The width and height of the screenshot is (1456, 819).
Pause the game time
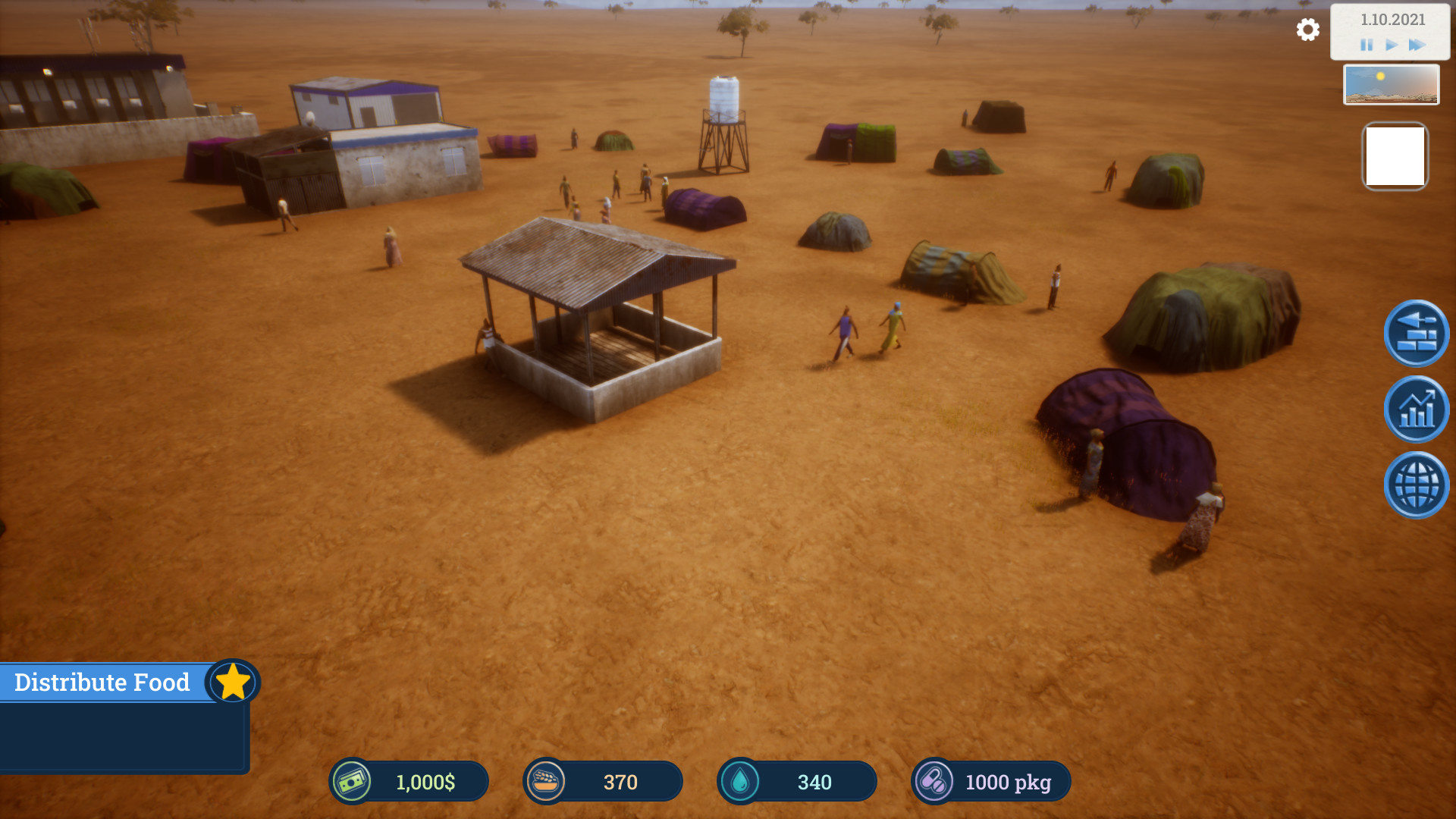[1365, 45]
